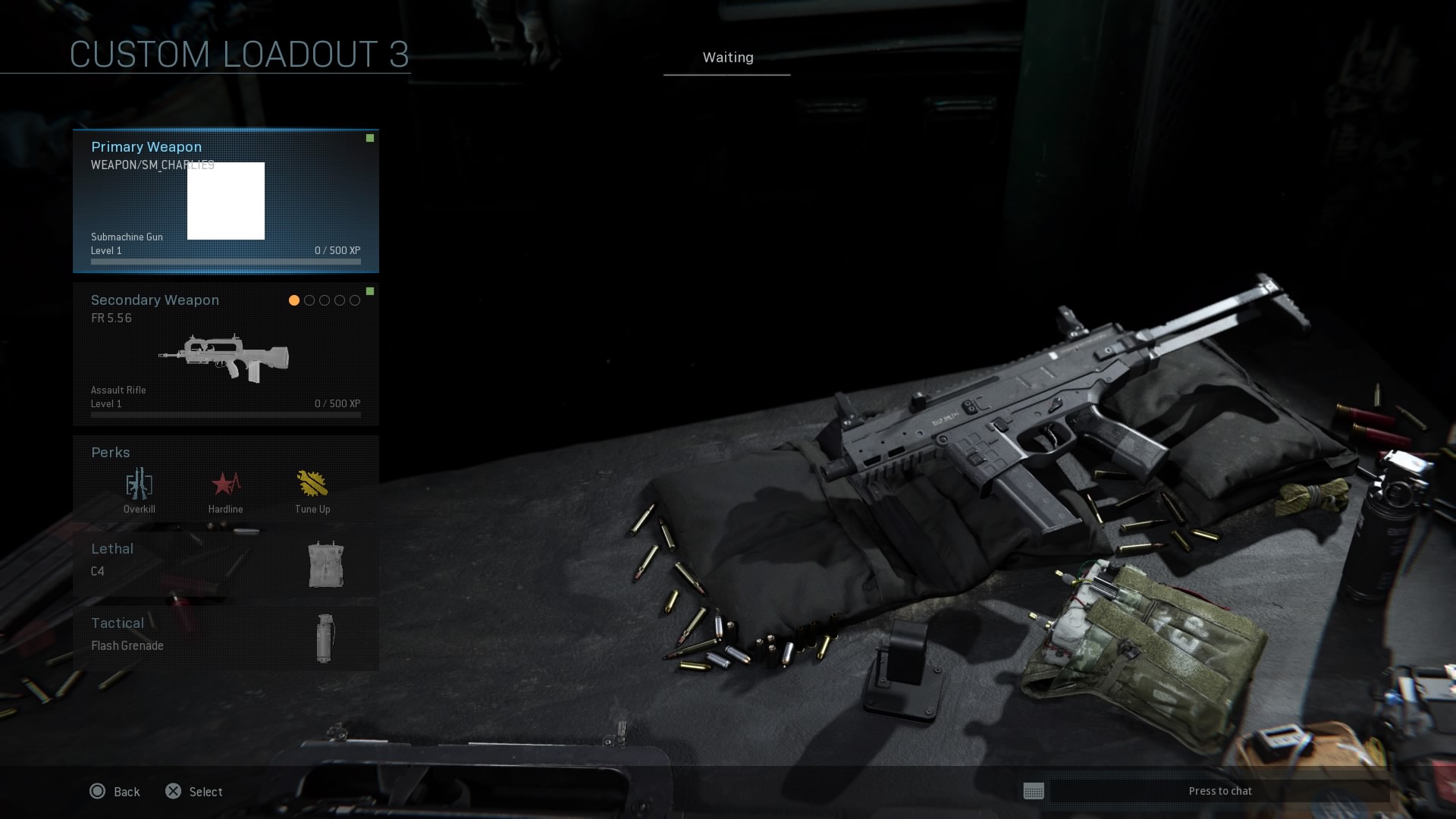Viewport: 1456px width, 819px height.
Task: Click the Select option
Action: pyautogui.click(x=194, y=792)
